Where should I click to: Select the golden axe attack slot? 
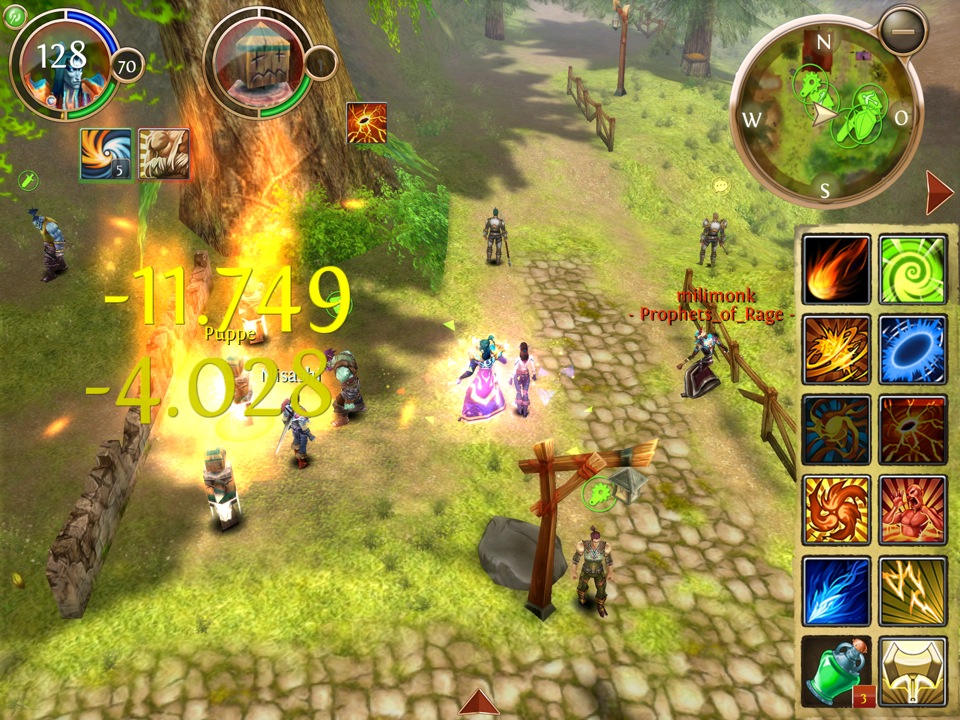click(912, 670)
